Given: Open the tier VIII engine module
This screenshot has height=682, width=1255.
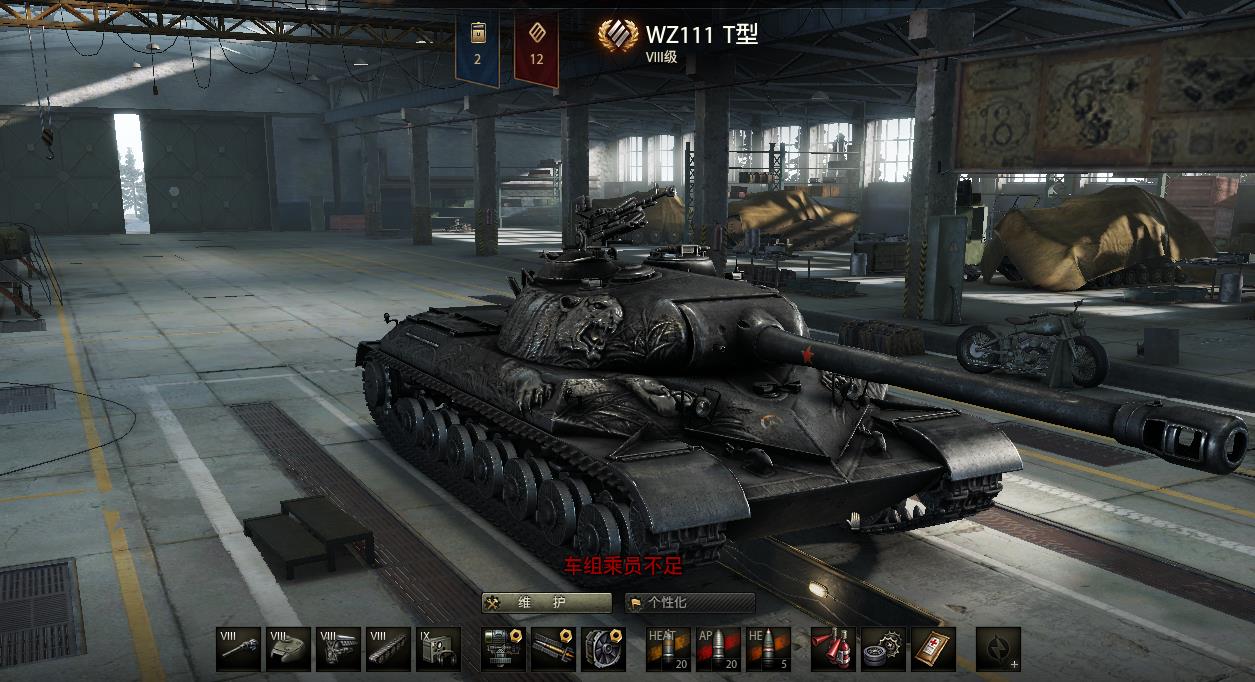Looking at the screenshot, I should (x=338, y=649).
